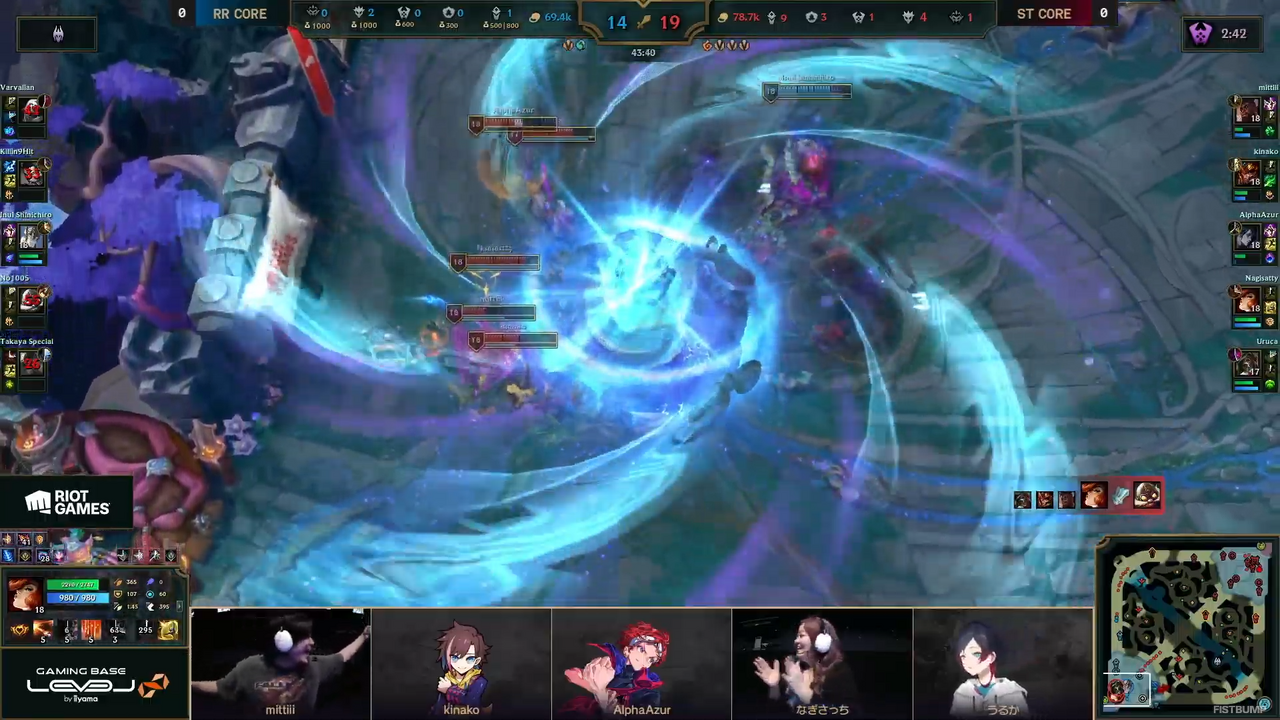Click the kill feed entry

(x=1088, y=496)
